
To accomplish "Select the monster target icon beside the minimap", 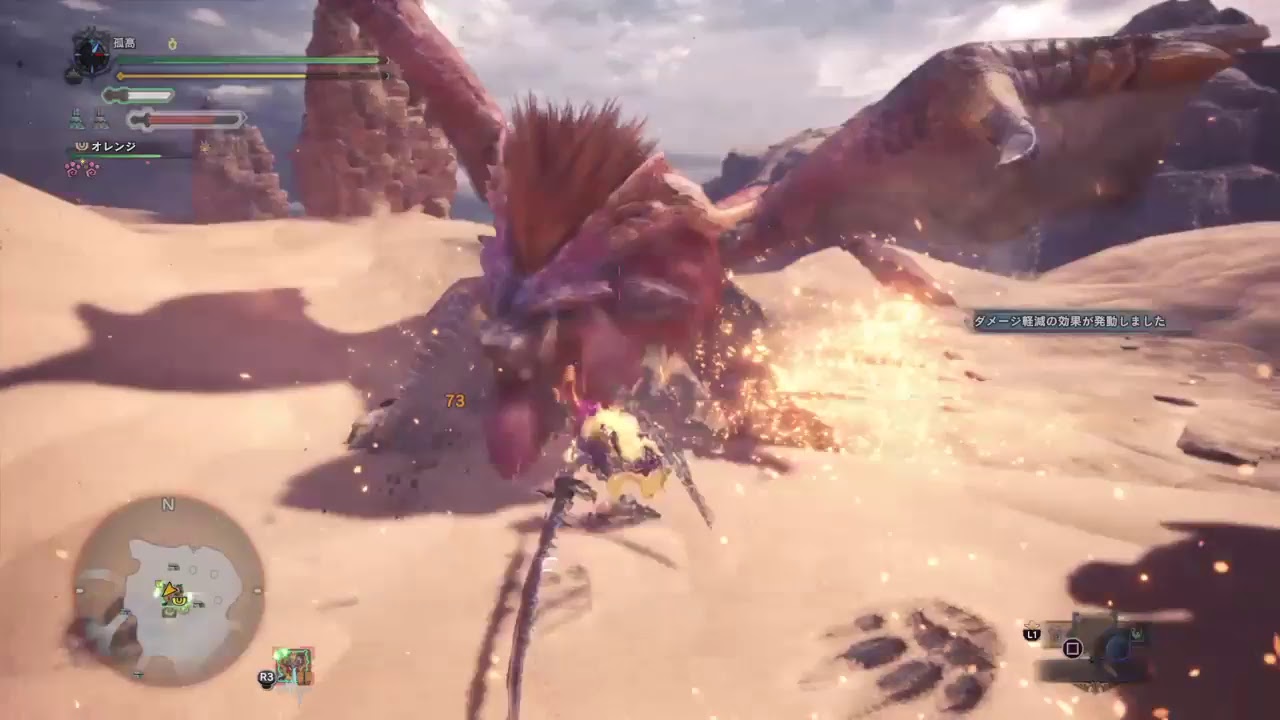I will pos(294,667).
